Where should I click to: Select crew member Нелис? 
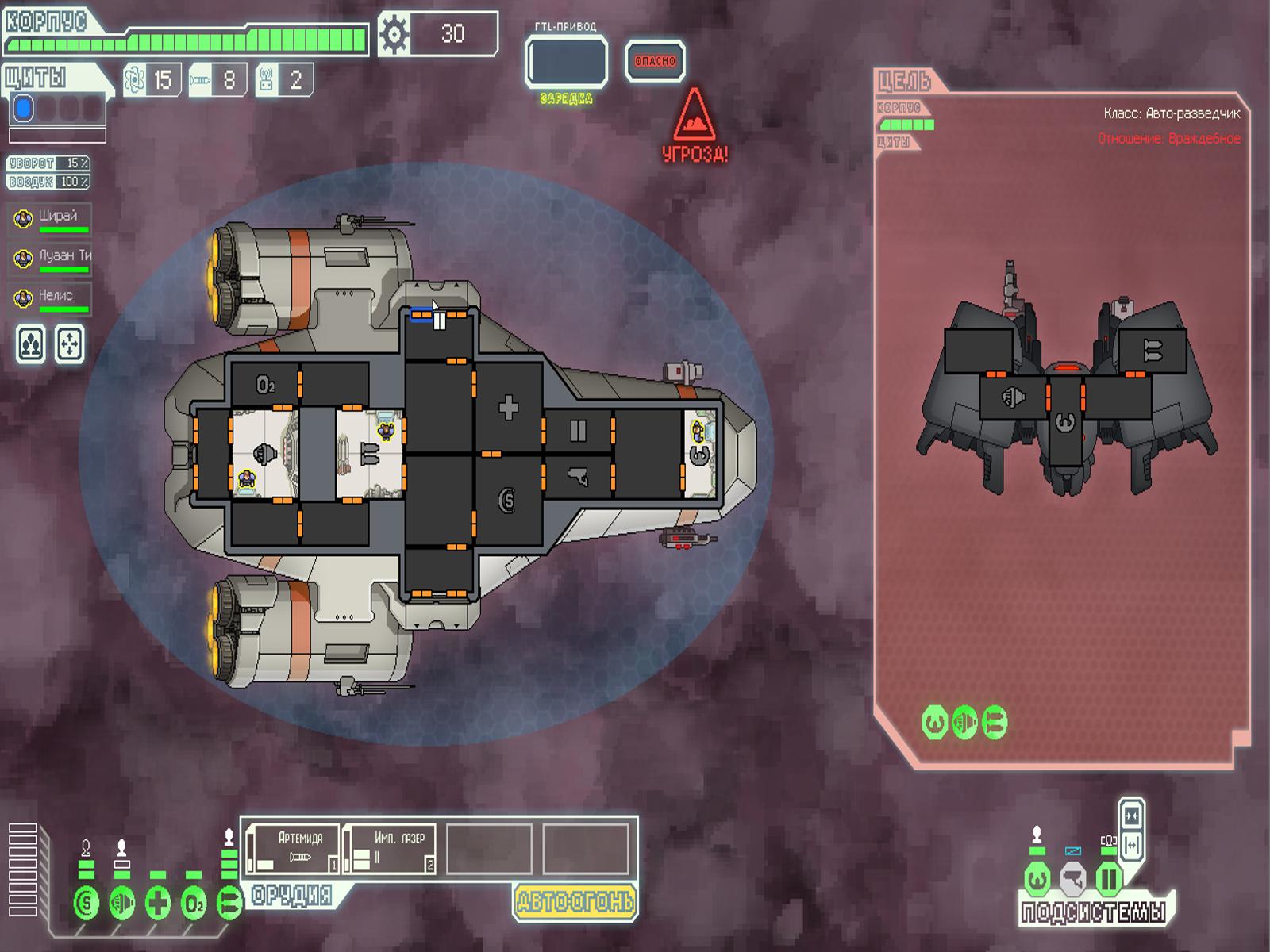pos(51,297)
